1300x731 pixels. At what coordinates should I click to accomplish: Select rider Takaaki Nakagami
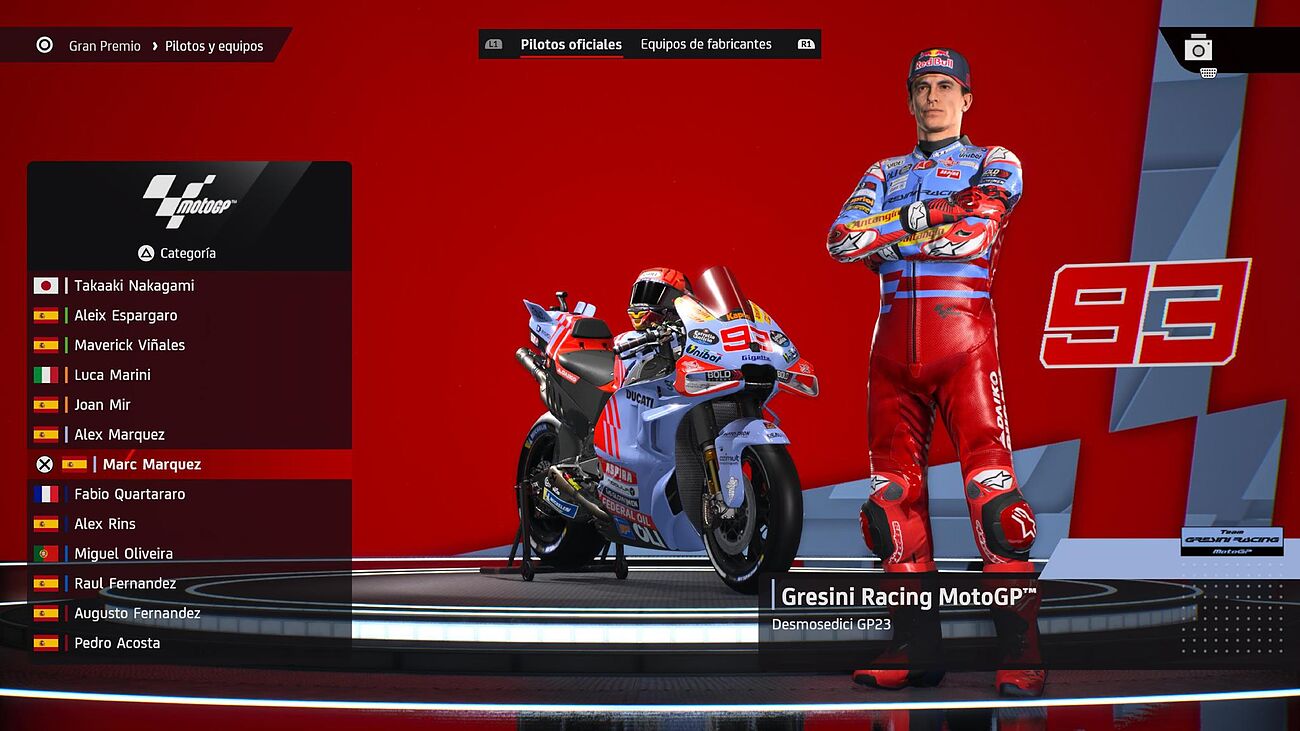pyautogui.click(x=134, y=286)
